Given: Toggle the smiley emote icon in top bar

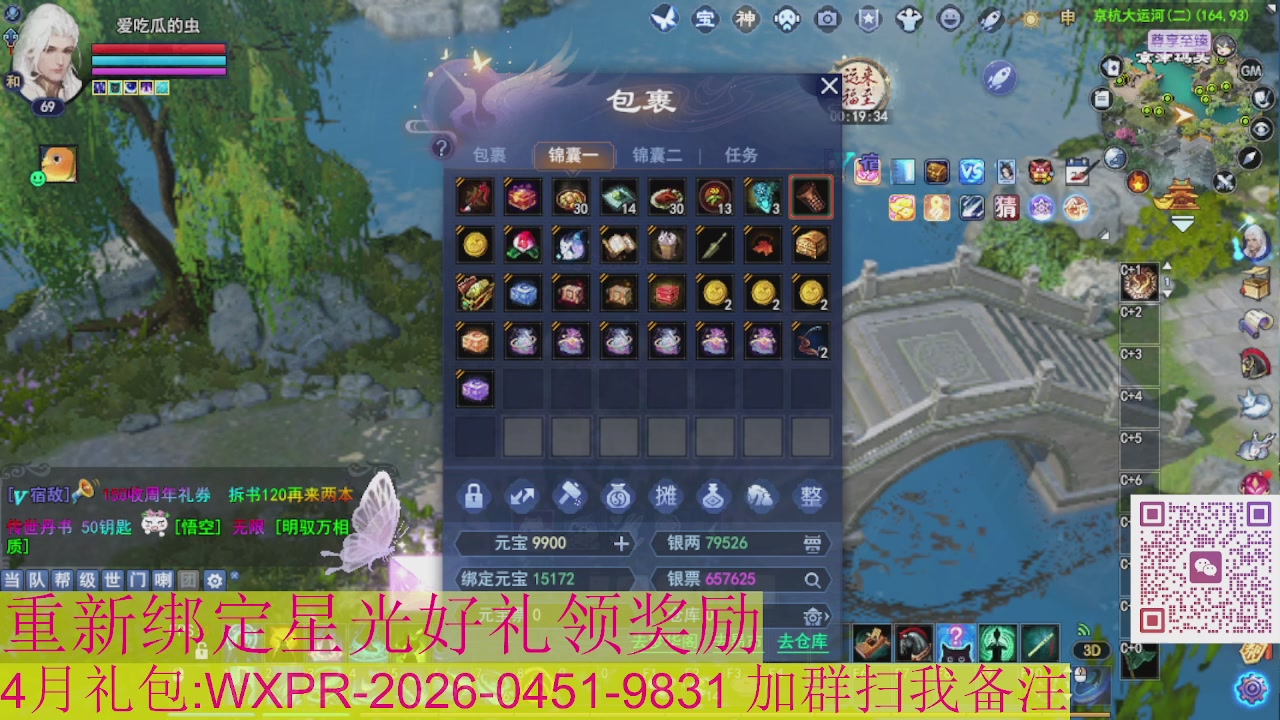Looking at the screenshot, I should [x=949, y=17].
